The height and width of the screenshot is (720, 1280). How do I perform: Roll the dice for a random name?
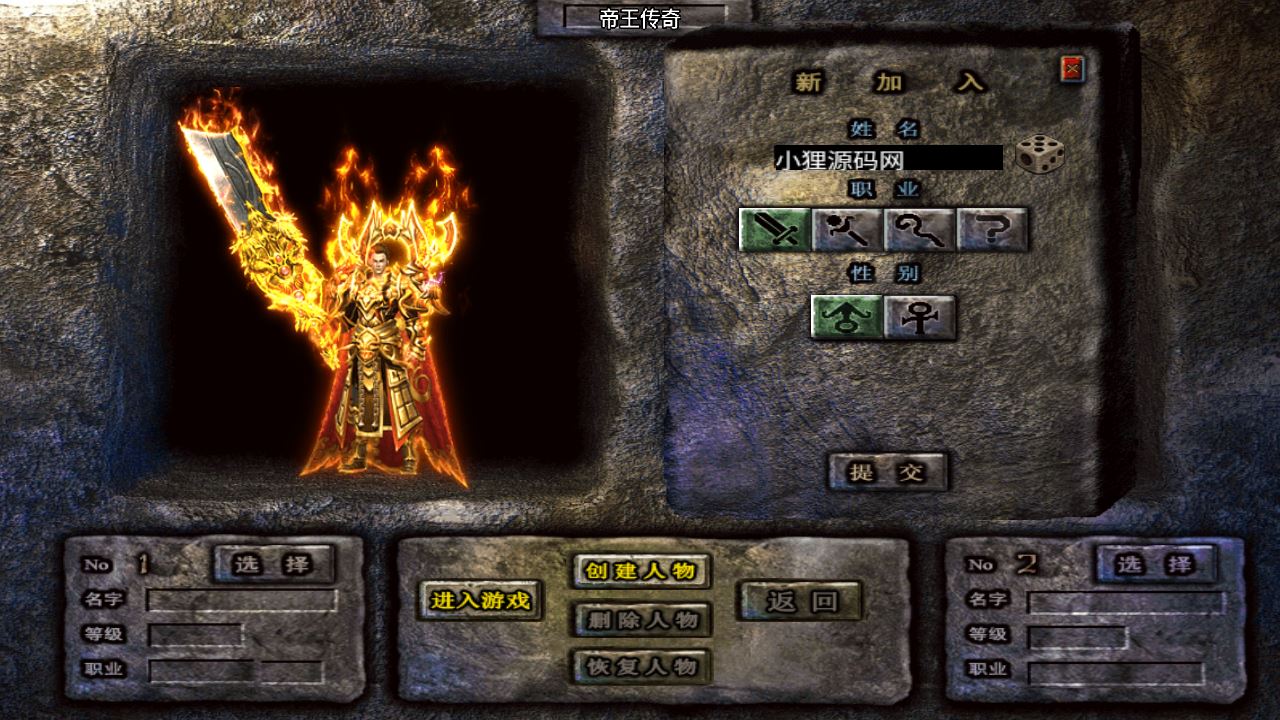1039,155
